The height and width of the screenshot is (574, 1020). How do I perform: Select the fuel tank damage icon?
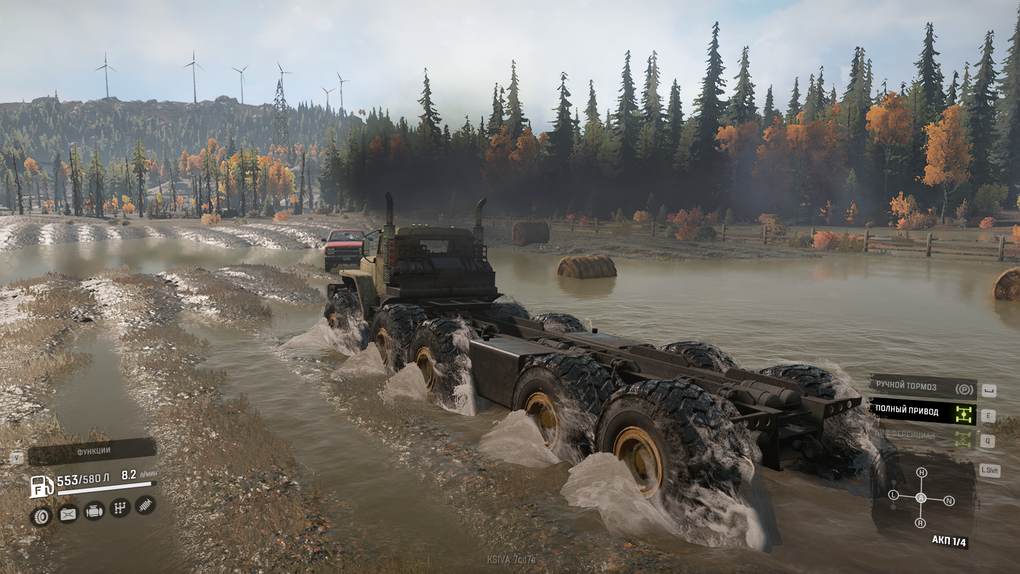[67, 514]
